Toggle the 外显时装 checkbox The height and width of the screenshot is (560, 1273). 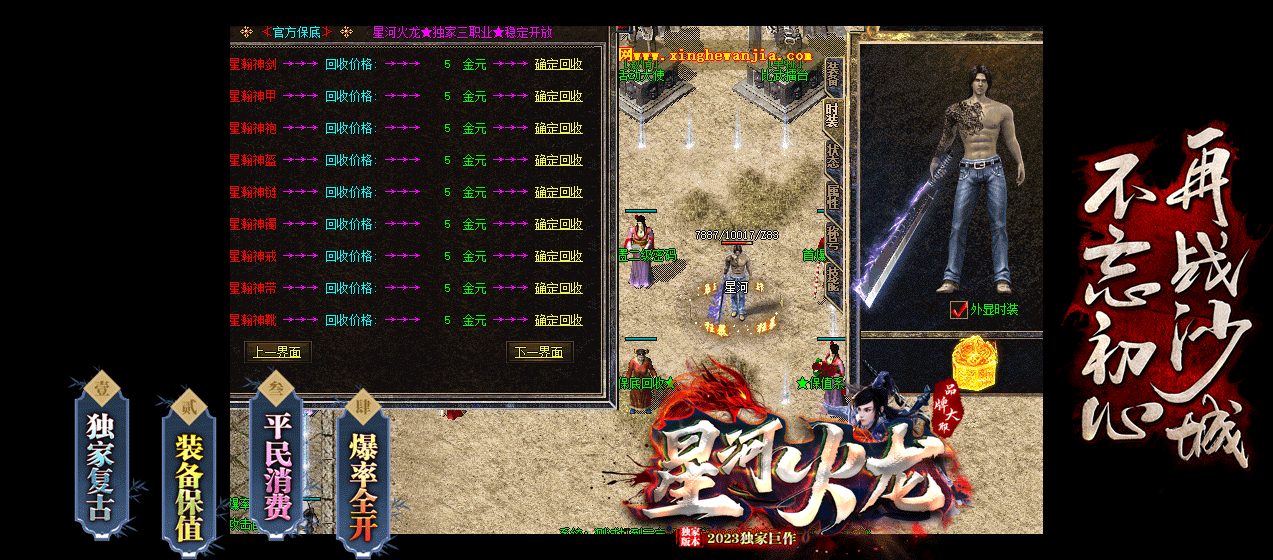958,310
